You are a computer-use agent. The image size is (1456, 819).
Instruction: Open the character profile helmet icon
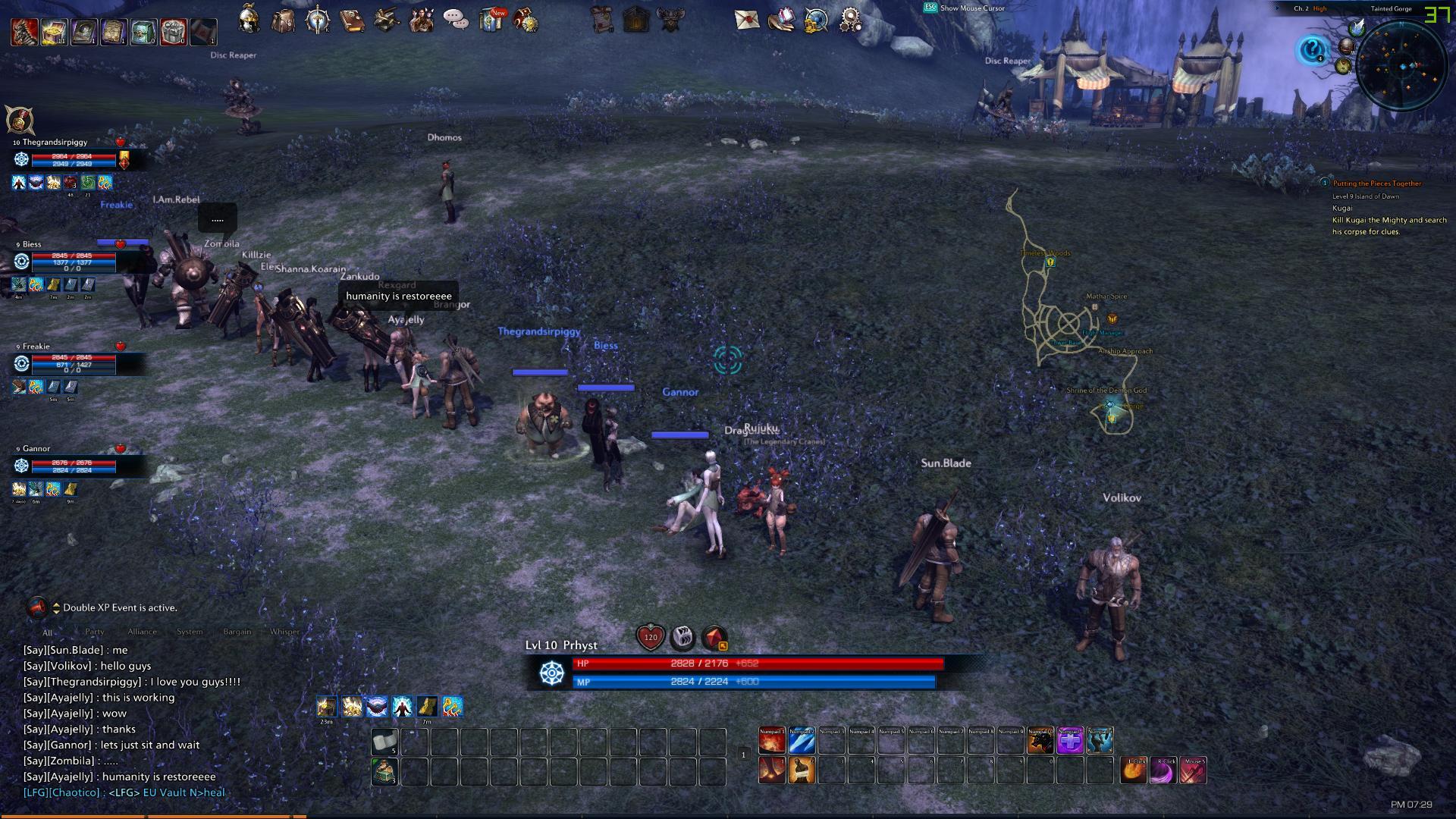248,18
